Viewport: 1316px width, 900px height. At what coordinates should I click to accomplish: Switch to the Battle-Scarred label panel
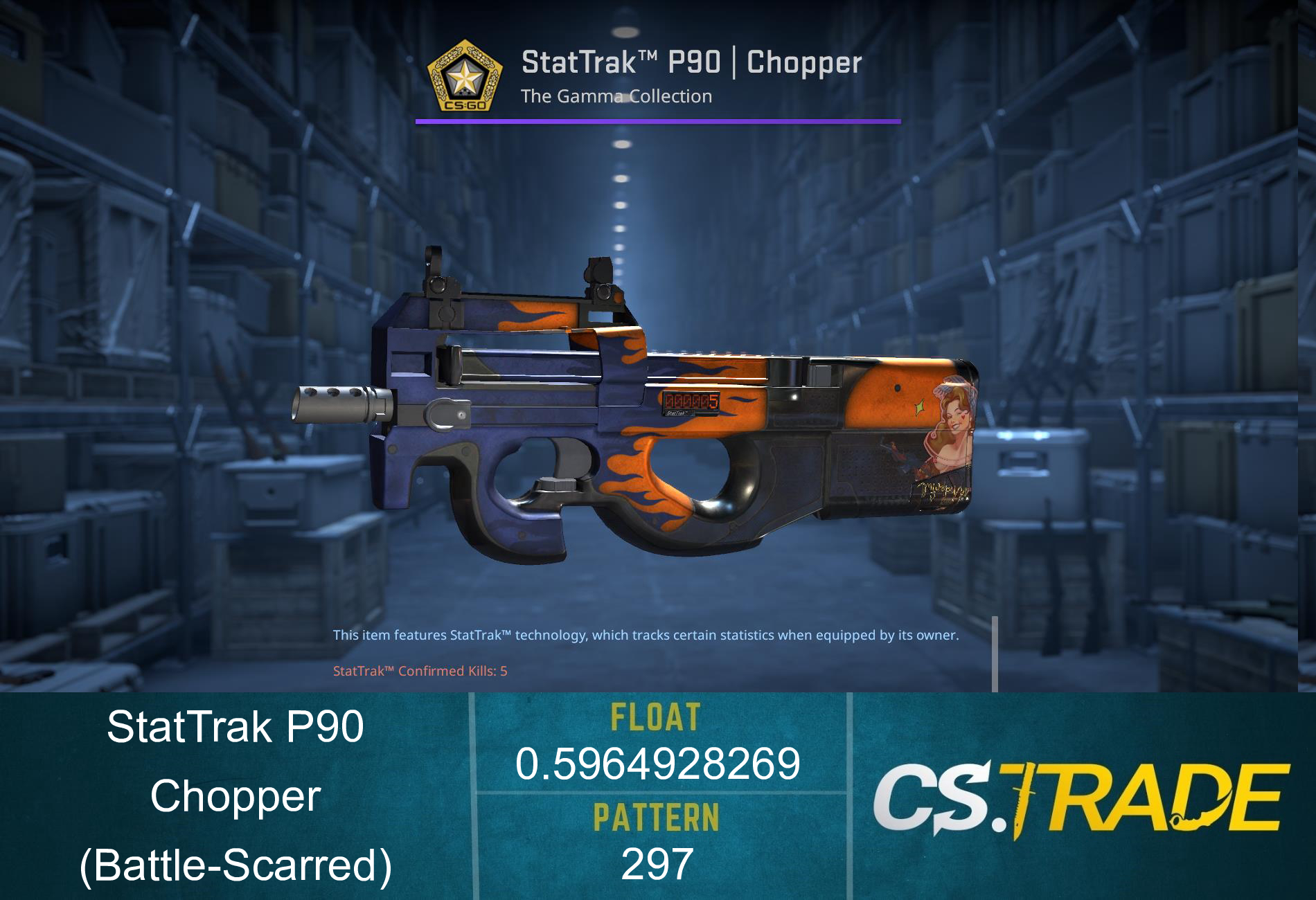236,865
